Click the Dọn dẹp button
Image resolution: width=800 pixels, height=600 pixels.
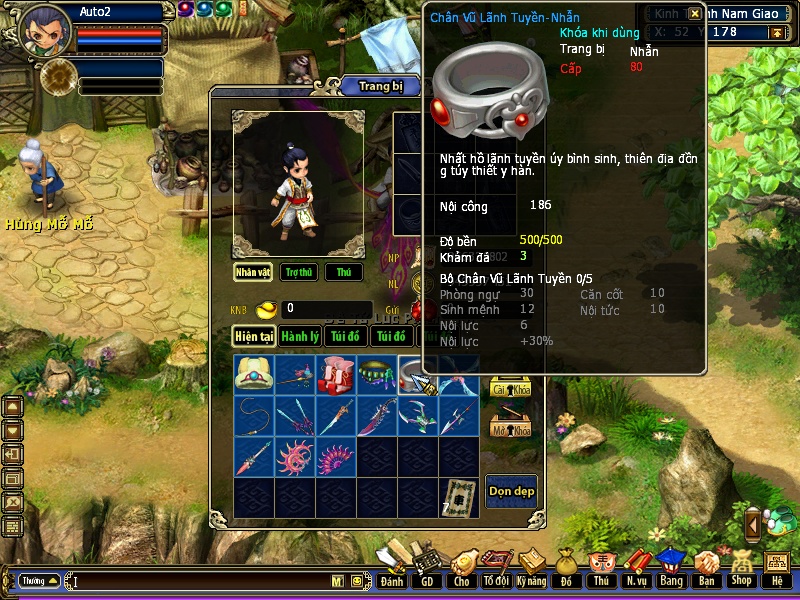pyautogui.click(x=511, y=491)
